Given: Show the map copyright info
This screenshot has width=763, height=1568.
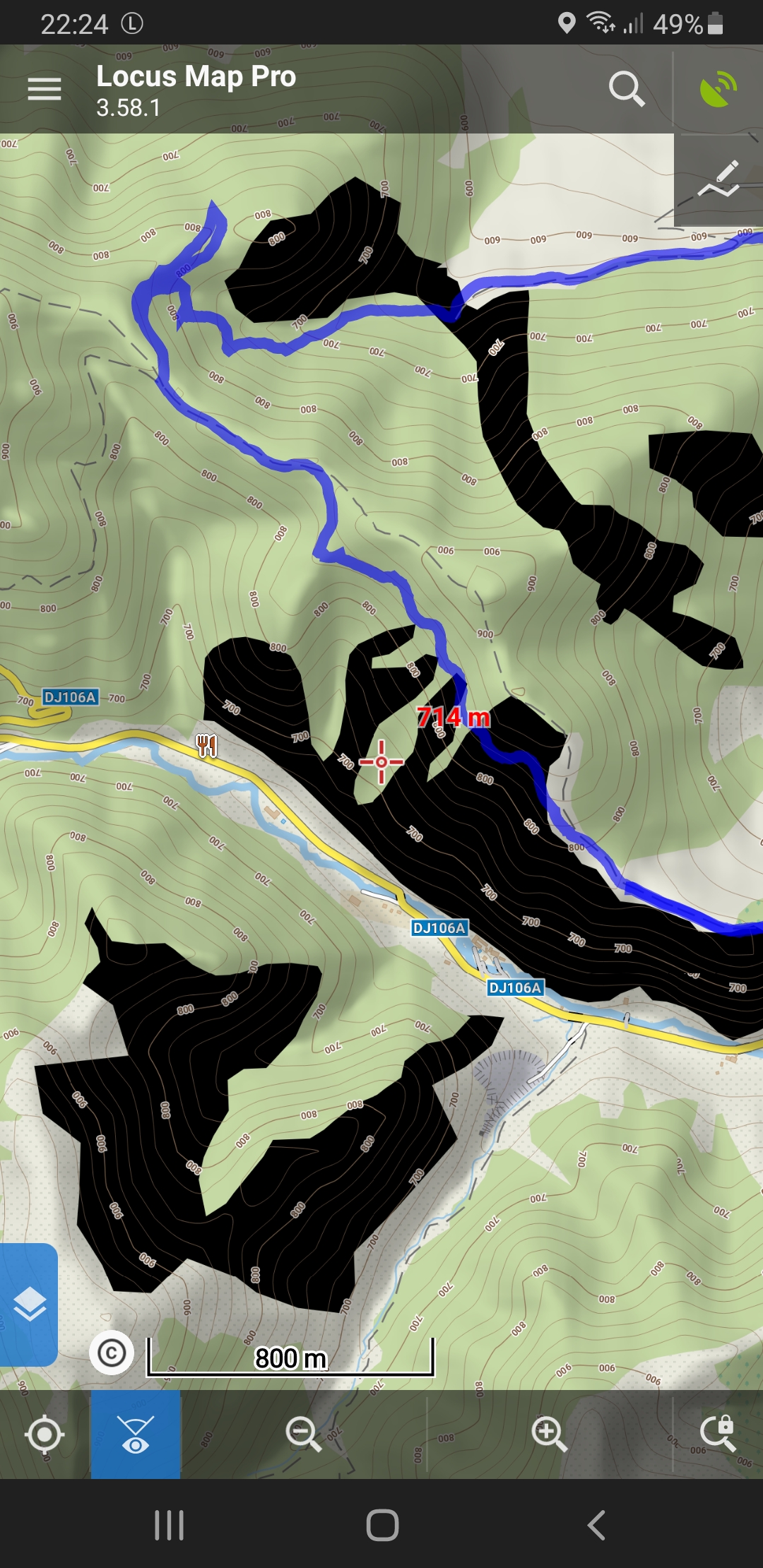Looking at the screenshot, I should tap(112, 1353).
